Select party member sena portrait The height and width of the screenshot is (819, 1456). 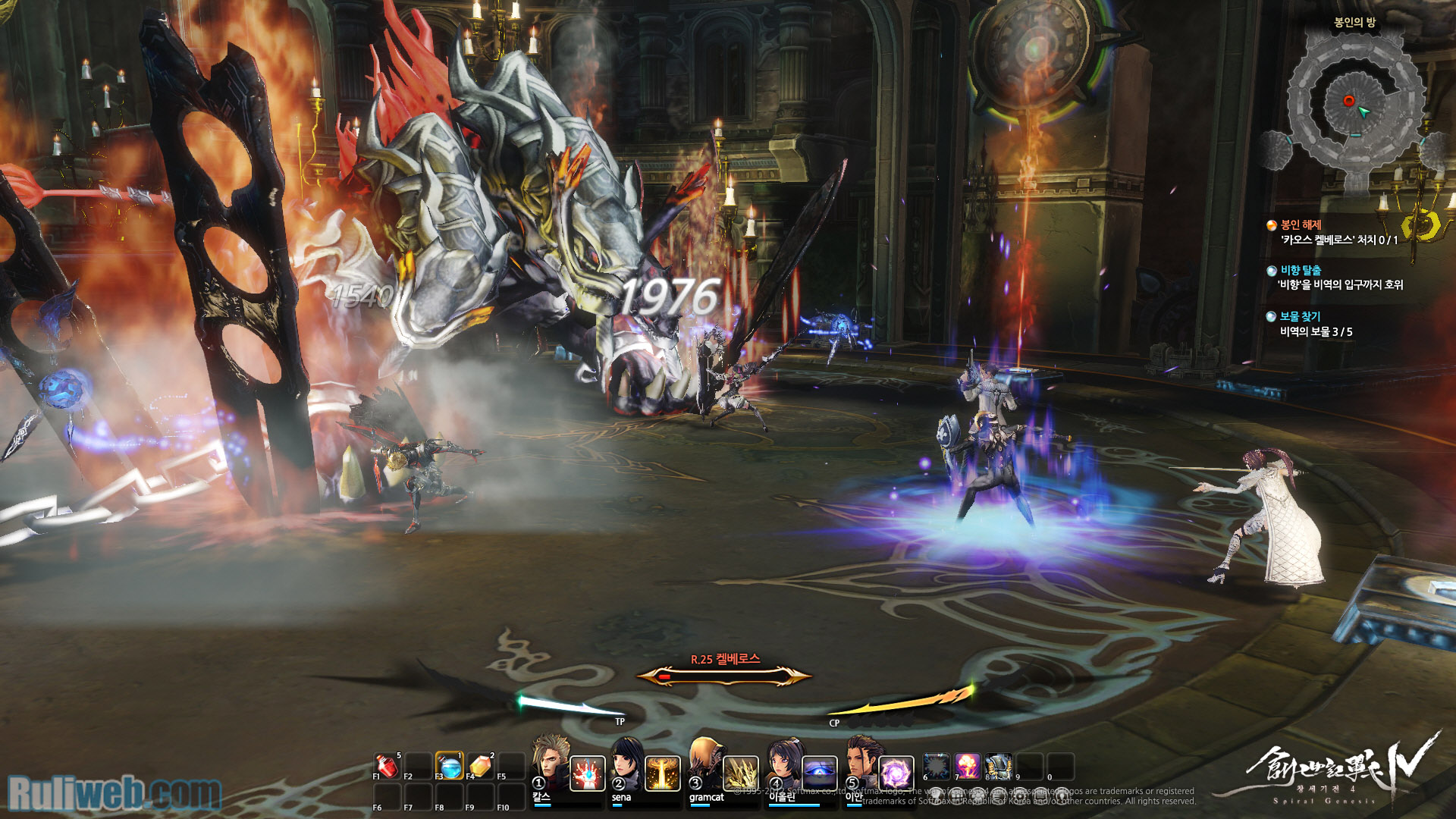[x=626, y=764]
